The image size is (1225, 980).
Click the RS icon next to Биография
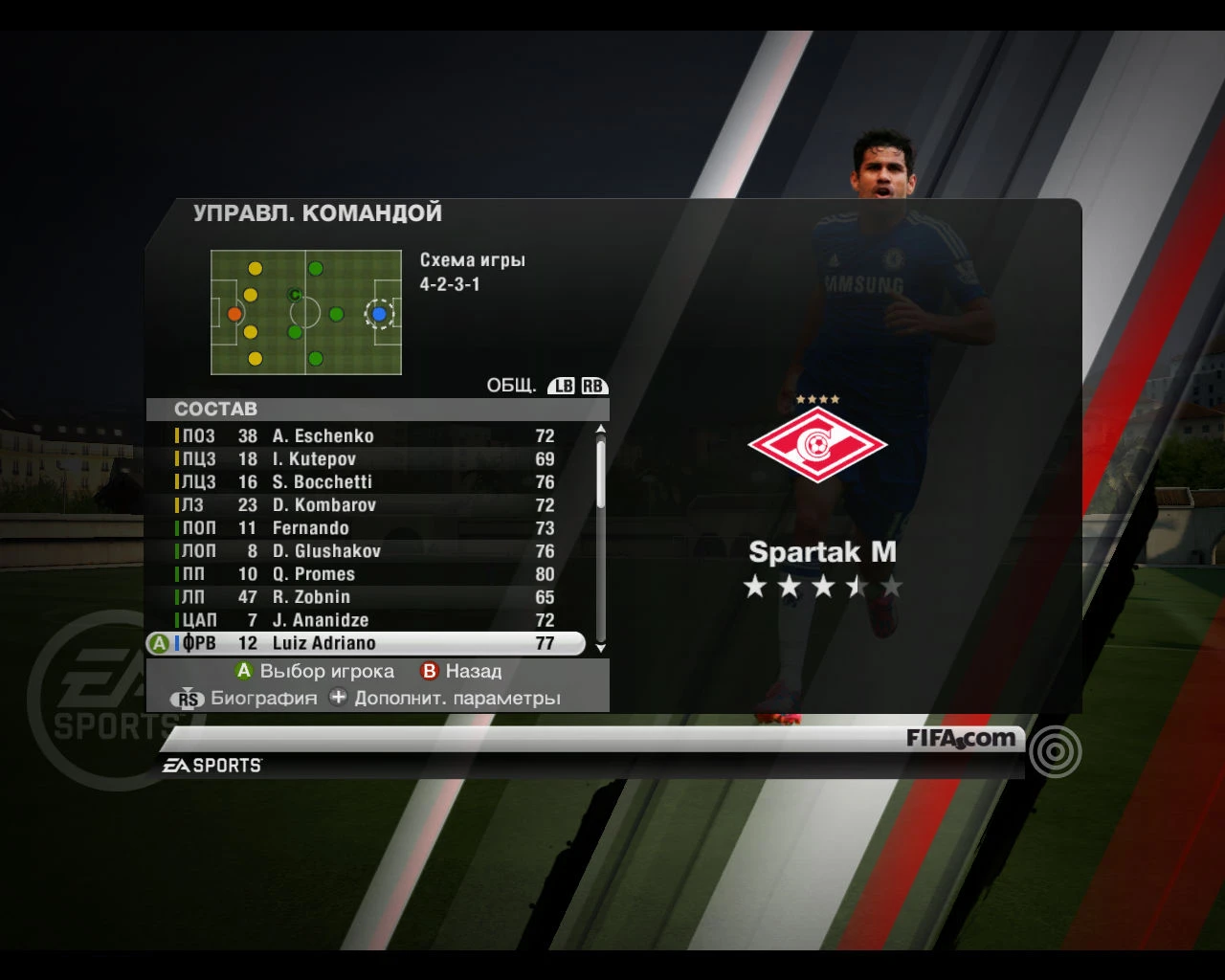(x=188, y=699)
